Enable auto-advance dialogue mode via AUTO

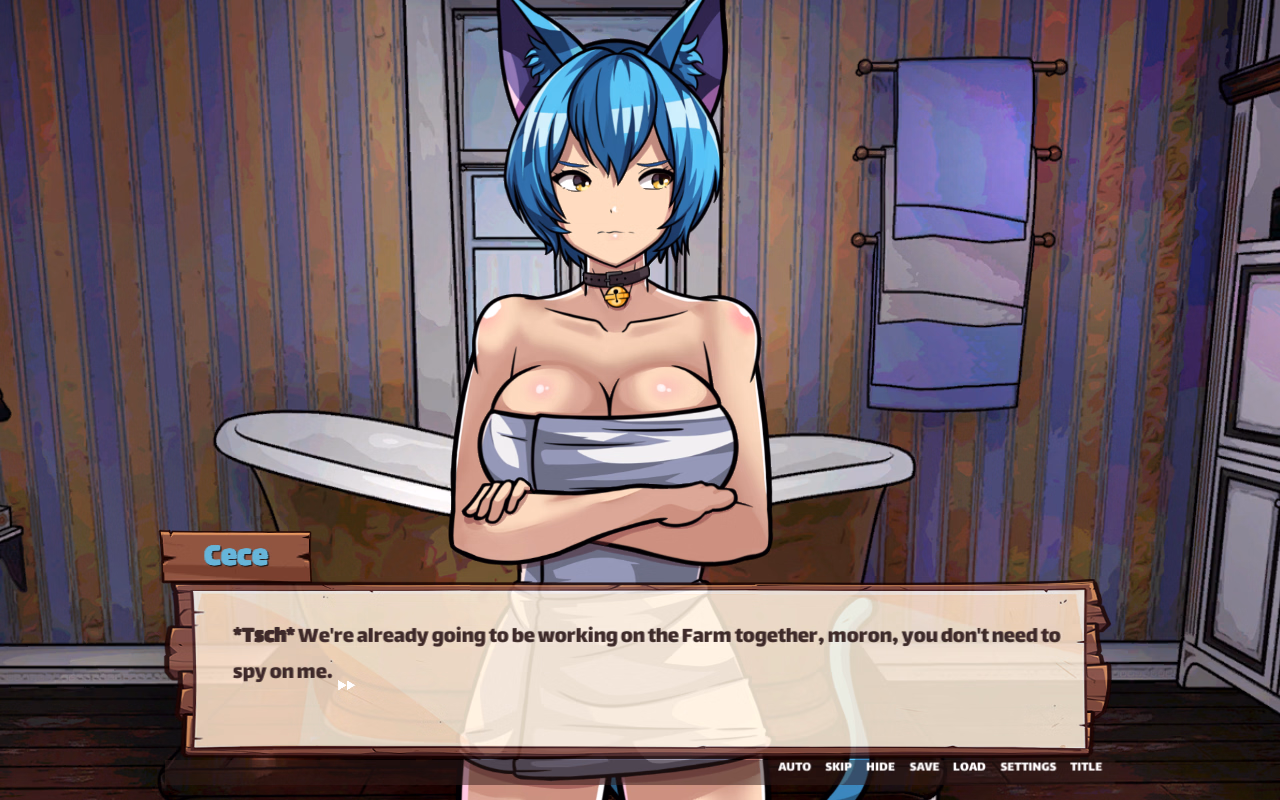tap(795, 766)
